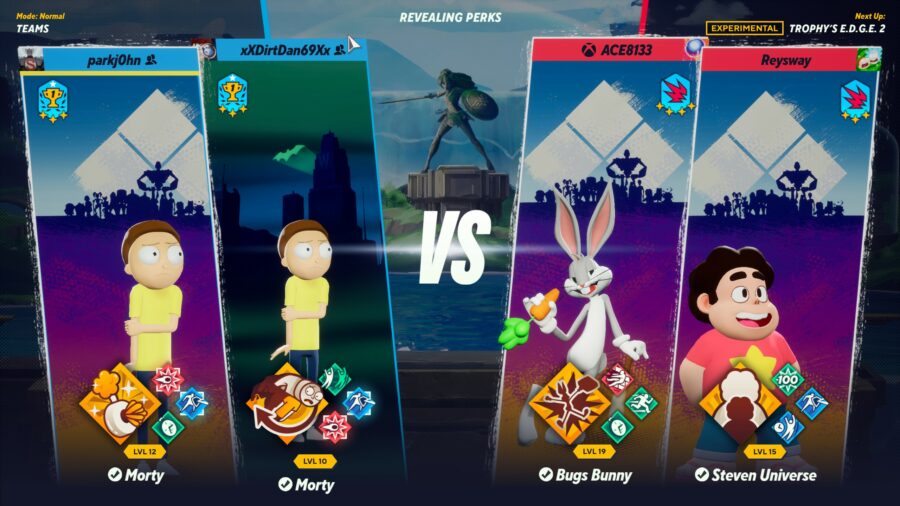
Task: View xXDirtDan69Xx's spinning Morty signature perk
Action: click(x=286, y=404)
